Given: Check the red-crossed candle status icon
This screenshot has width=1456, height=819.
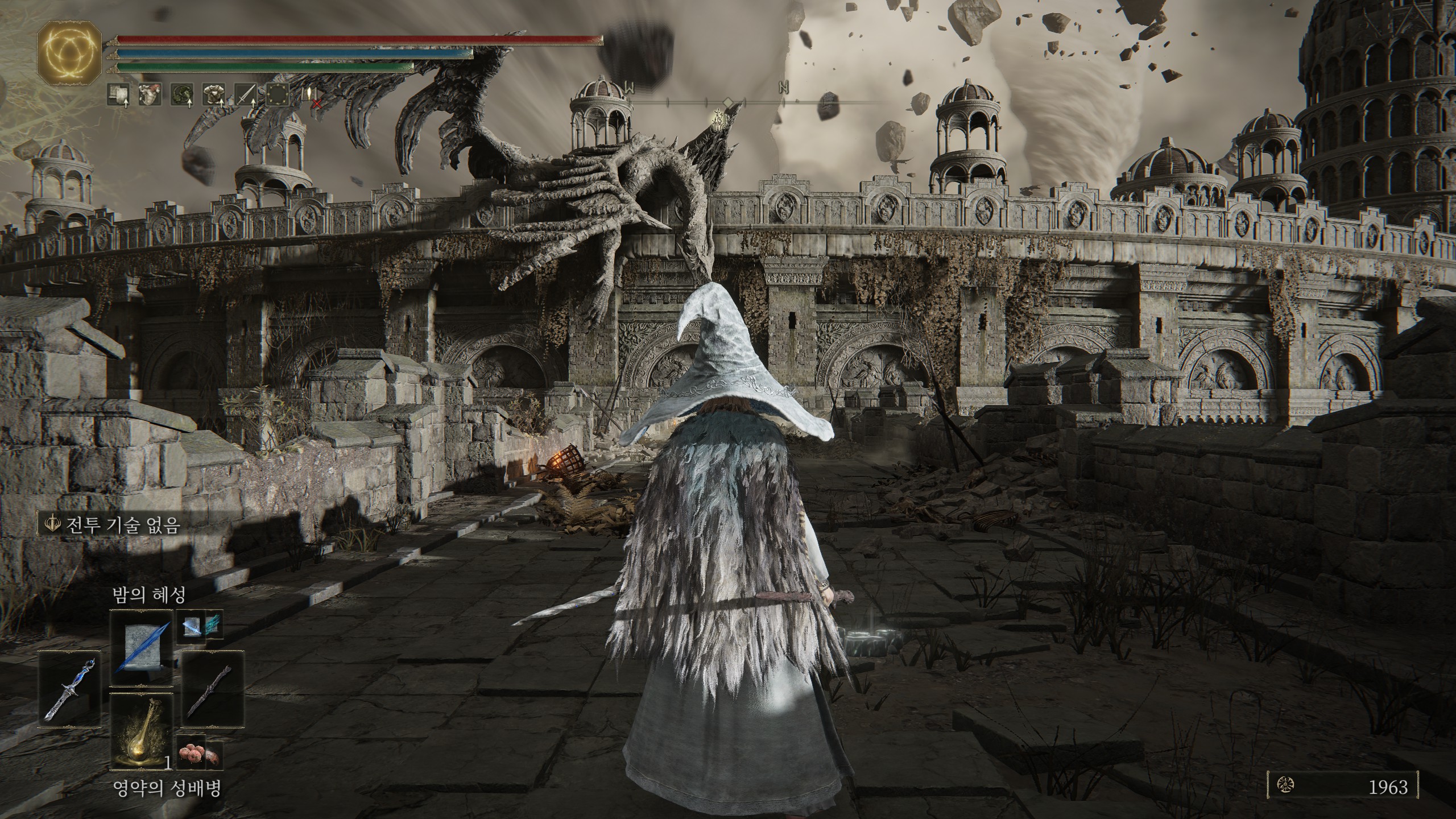Looking at the screenshot, I should point(312,96).
